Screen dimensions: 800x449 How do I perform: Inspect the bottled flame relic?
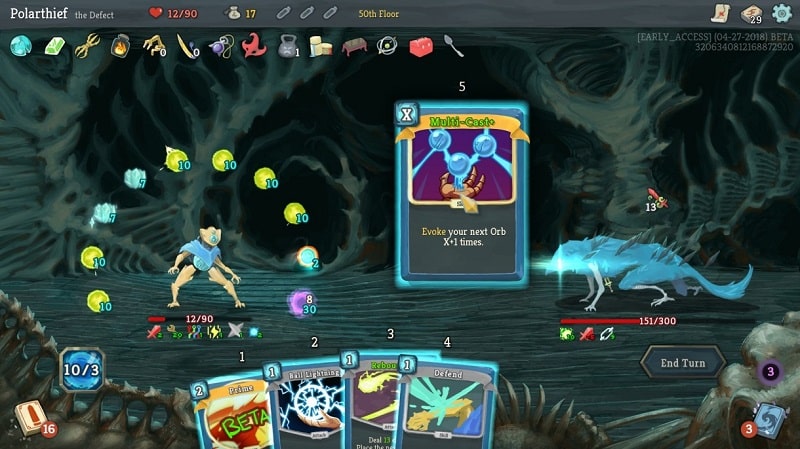click(119, 45)
